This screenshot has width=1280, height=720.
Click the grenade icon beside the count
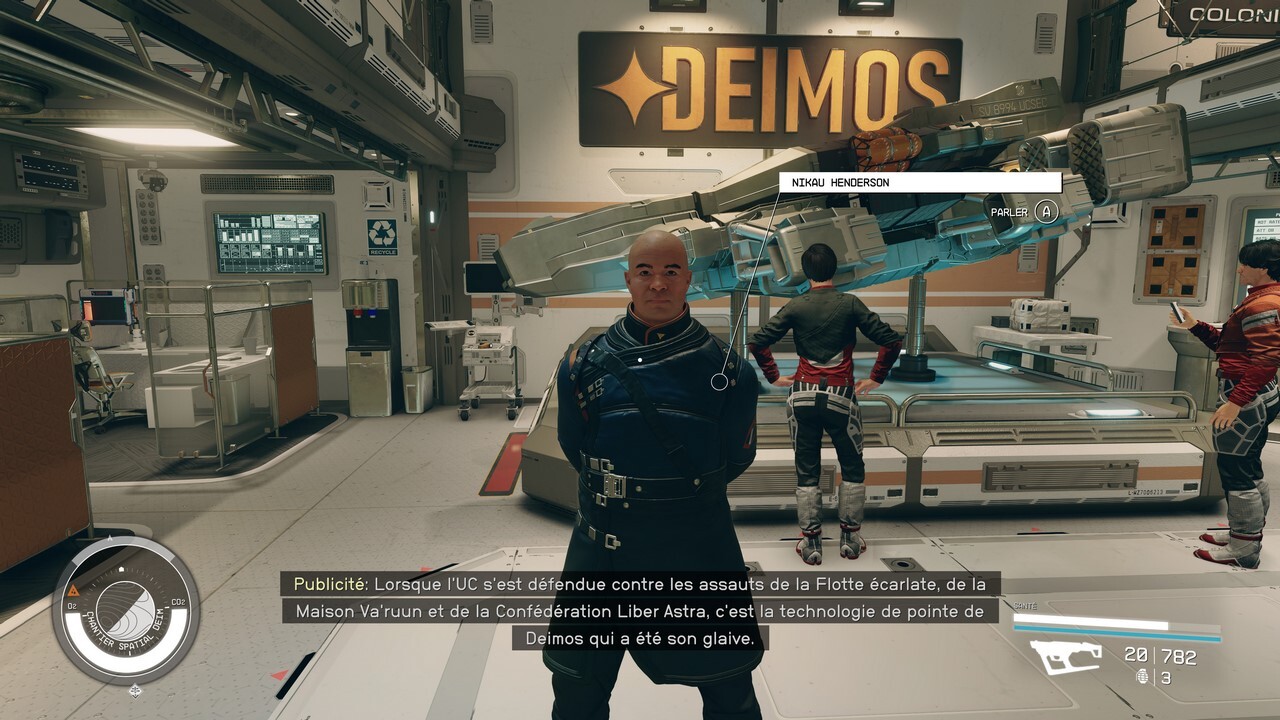[x=1143, y=677]
